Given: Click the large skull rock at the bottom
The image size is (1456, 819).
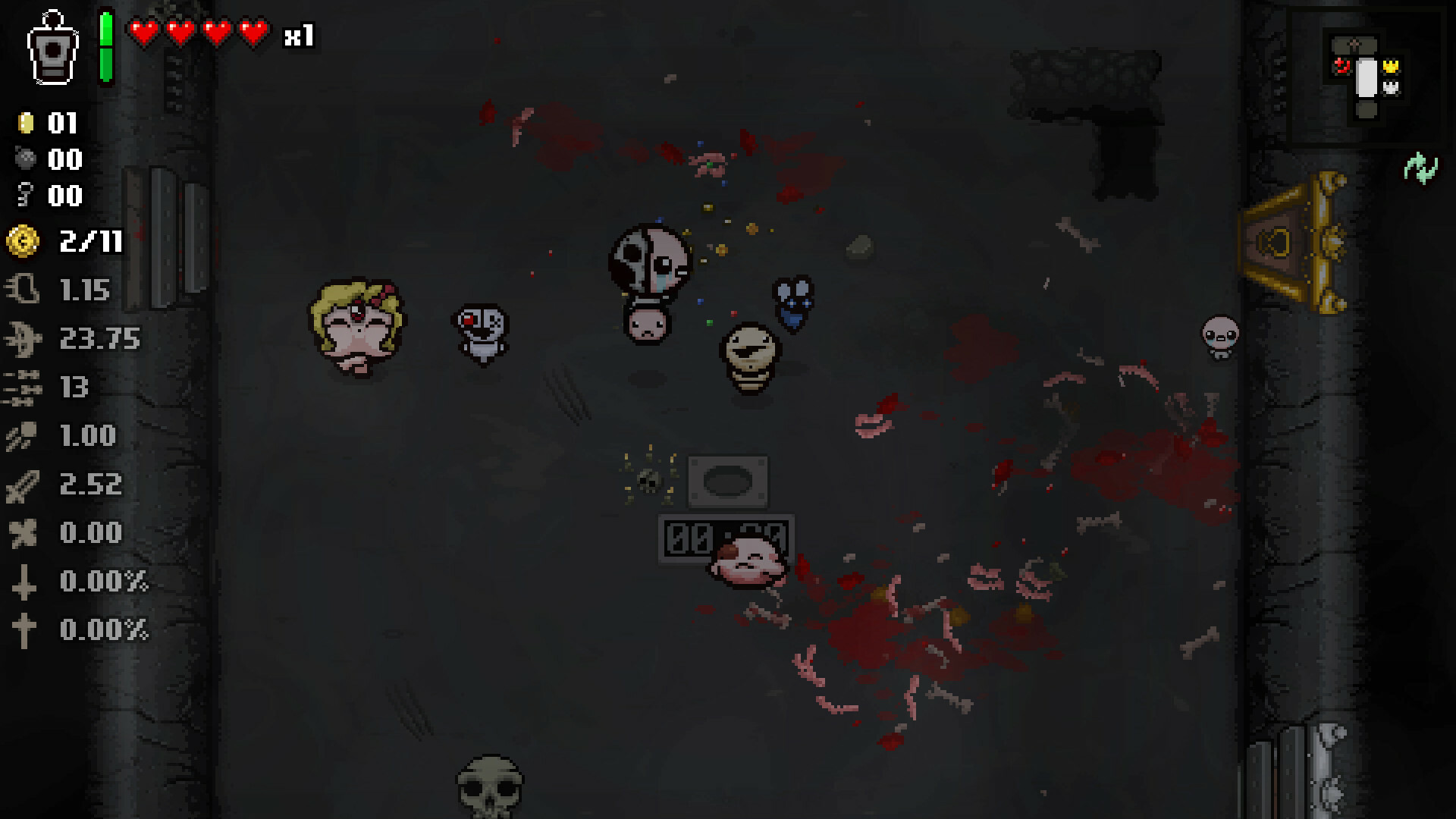Looking at the screenshot, I should click(491, 789).
